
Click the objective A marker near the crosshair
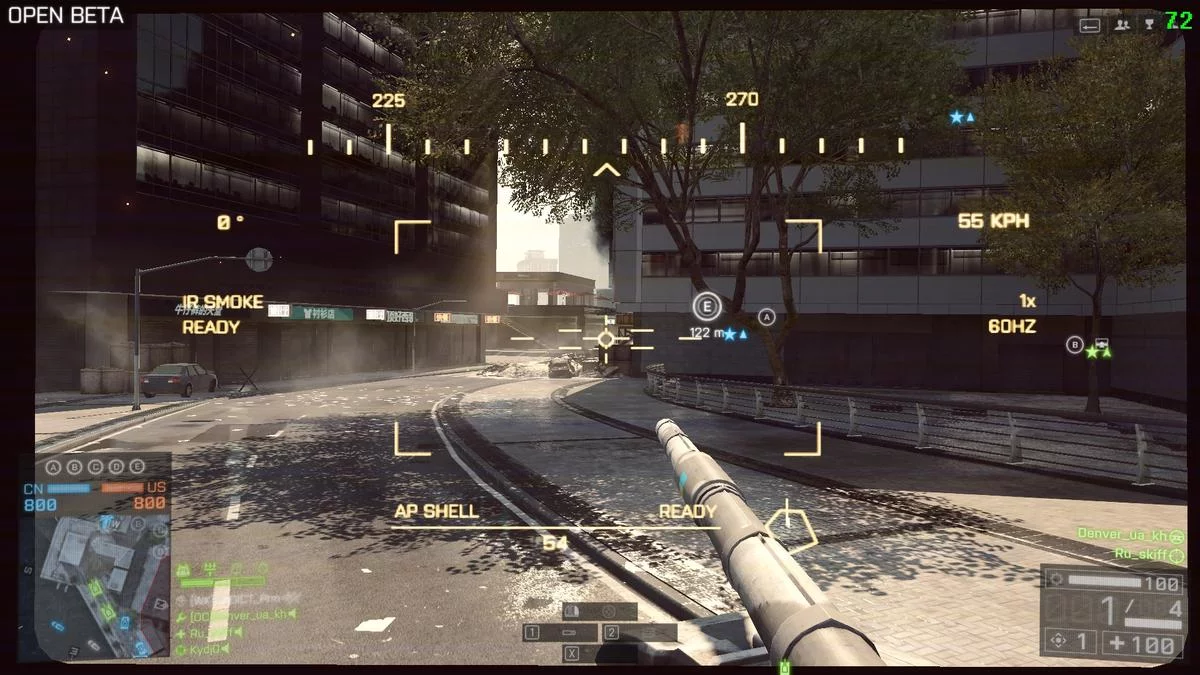(x=767, y=317)
